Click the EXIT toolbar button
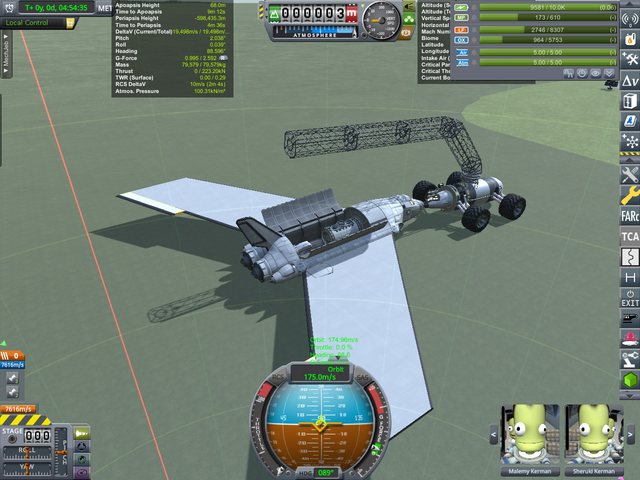This screenshot has width=640, height=480. tap(630, 298)
